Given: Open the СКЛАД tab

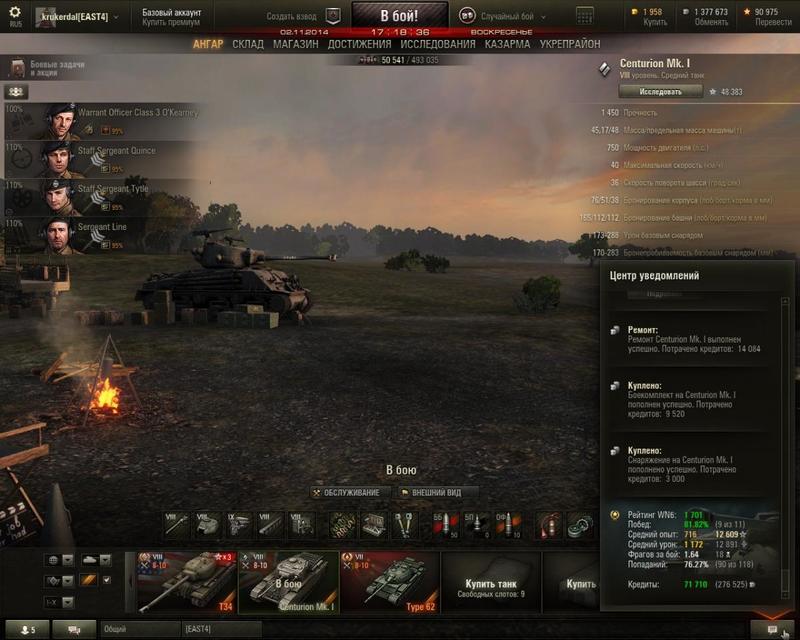Looking at the screenshot, I should tap(248, 45).
